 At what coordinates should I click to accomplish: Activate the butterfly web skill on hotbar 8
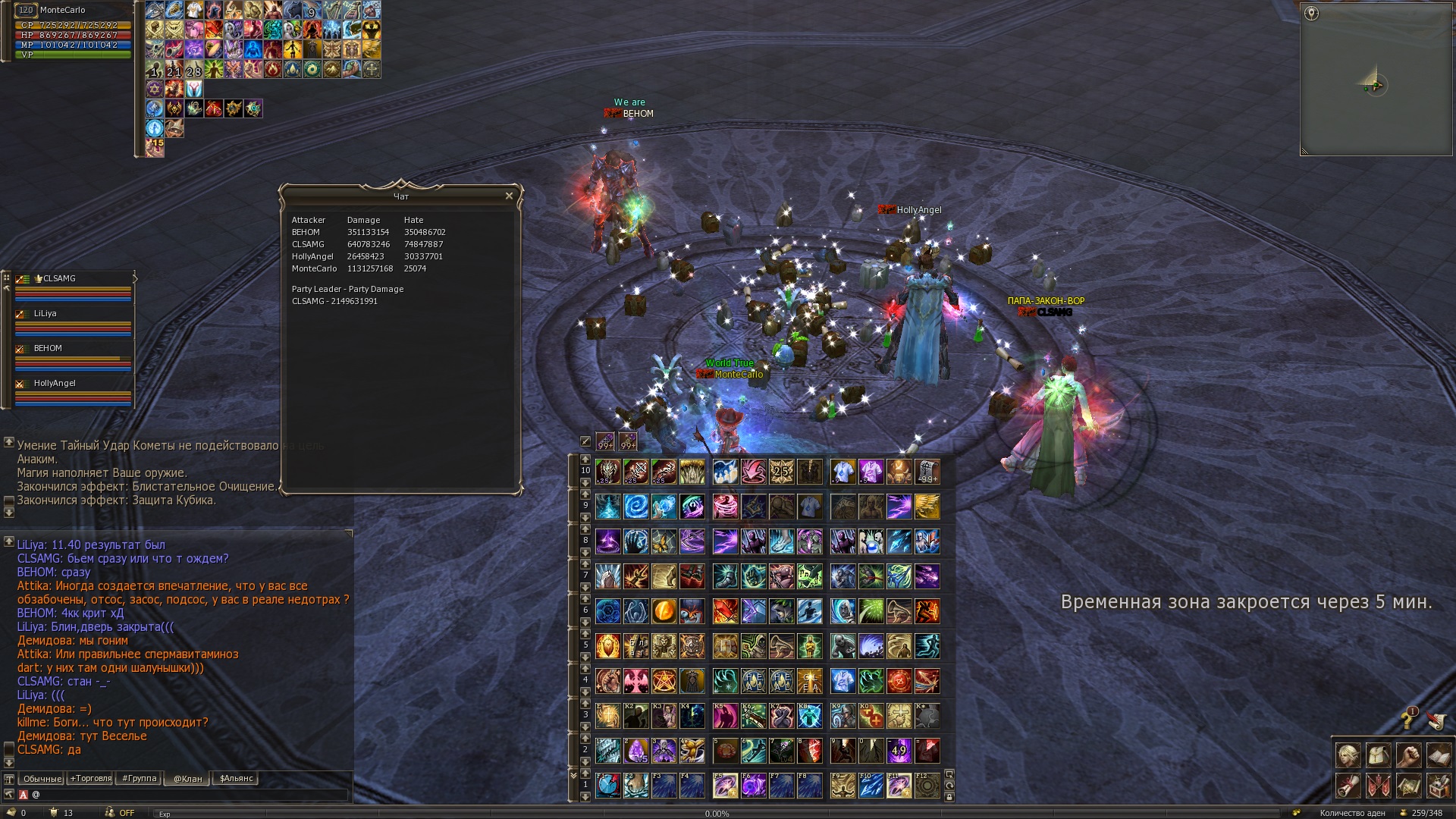pos(664,541)
